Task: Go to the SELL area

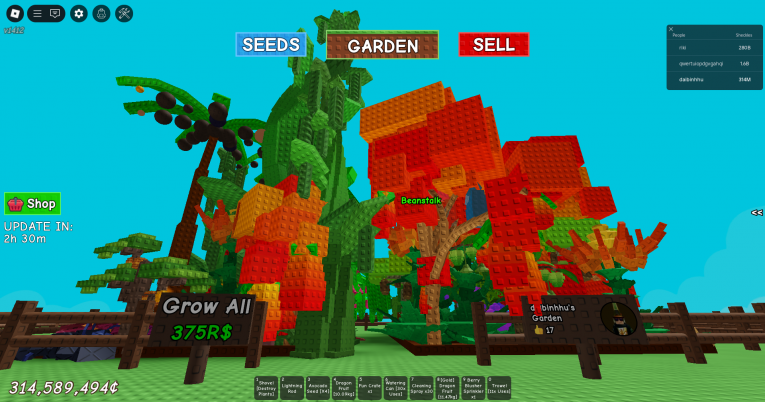Action: [x=493, y=45]
